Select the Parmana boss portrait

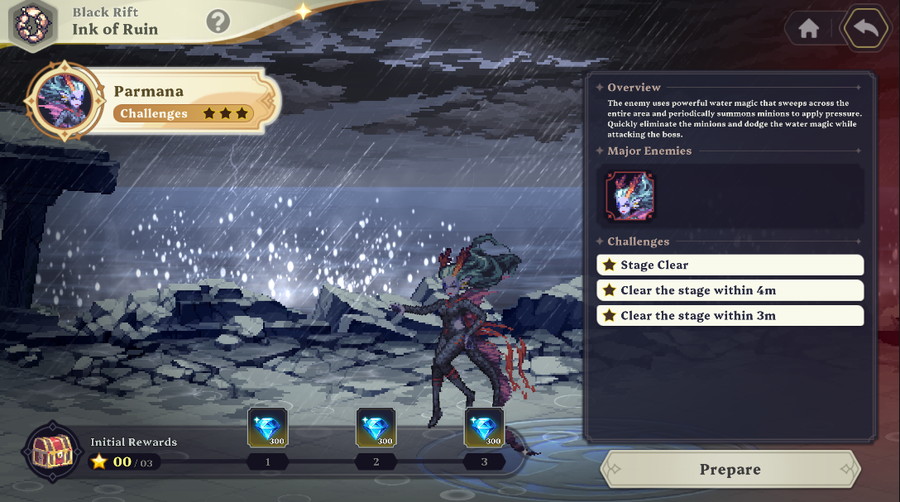click(x=65, y=101)
